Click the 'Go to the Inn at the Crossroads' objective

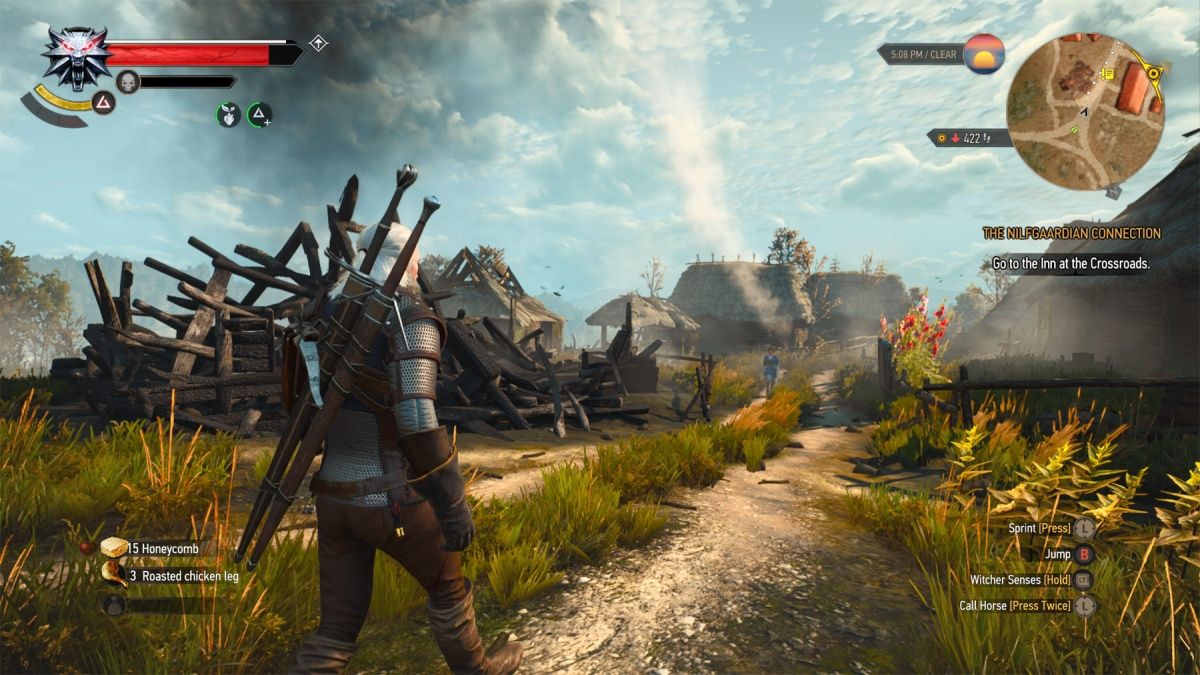click(x=1070, y=264)
